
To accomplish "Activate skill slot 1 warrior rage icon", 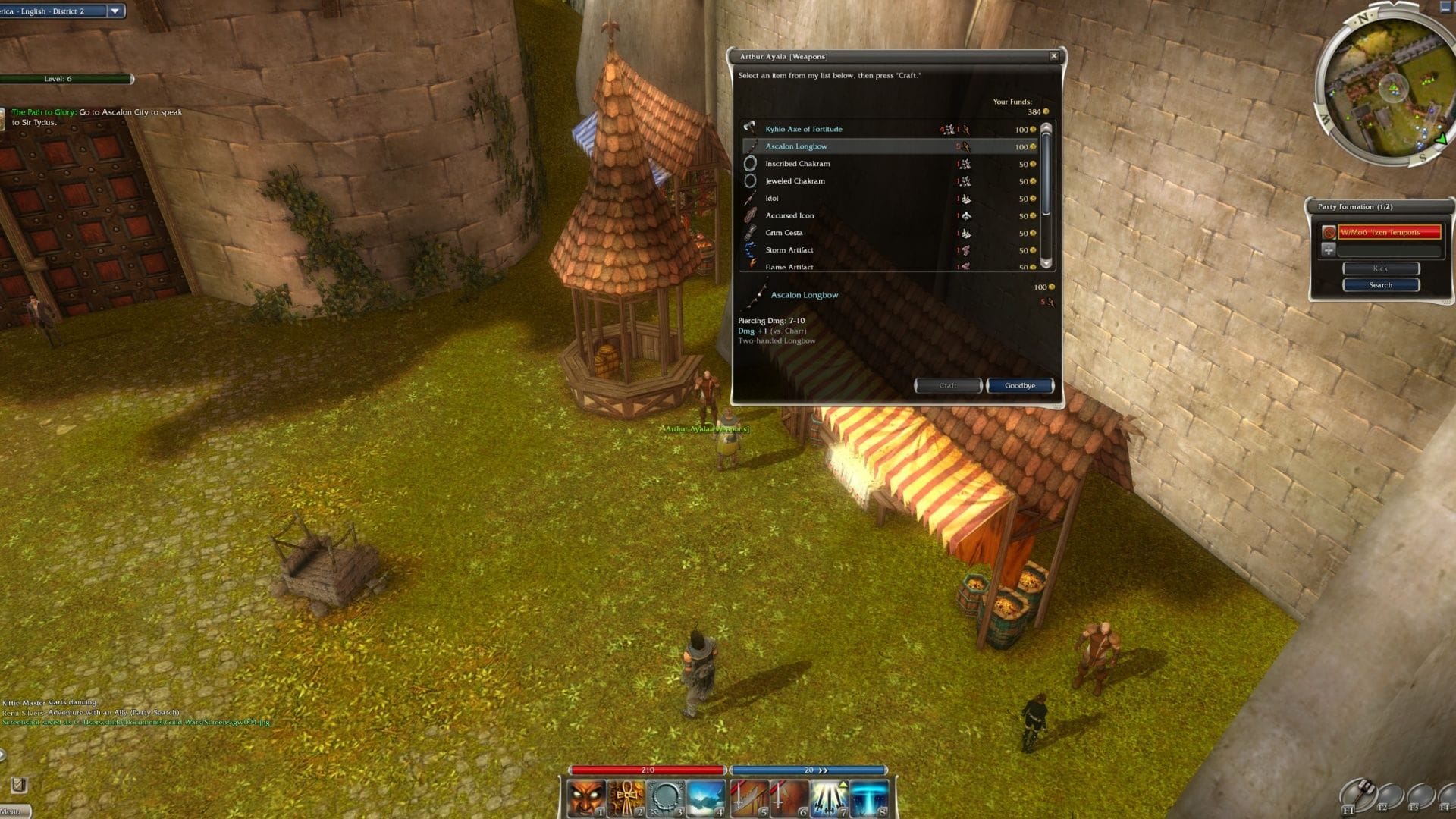I will (x=586, y=796).
